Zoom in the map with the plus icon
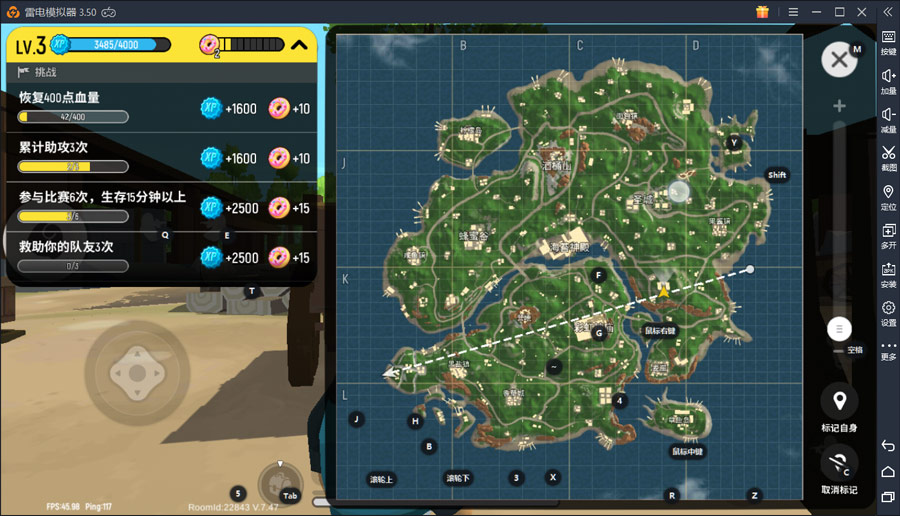The width and height of the screenshot is (900, 516). [839, 106]
